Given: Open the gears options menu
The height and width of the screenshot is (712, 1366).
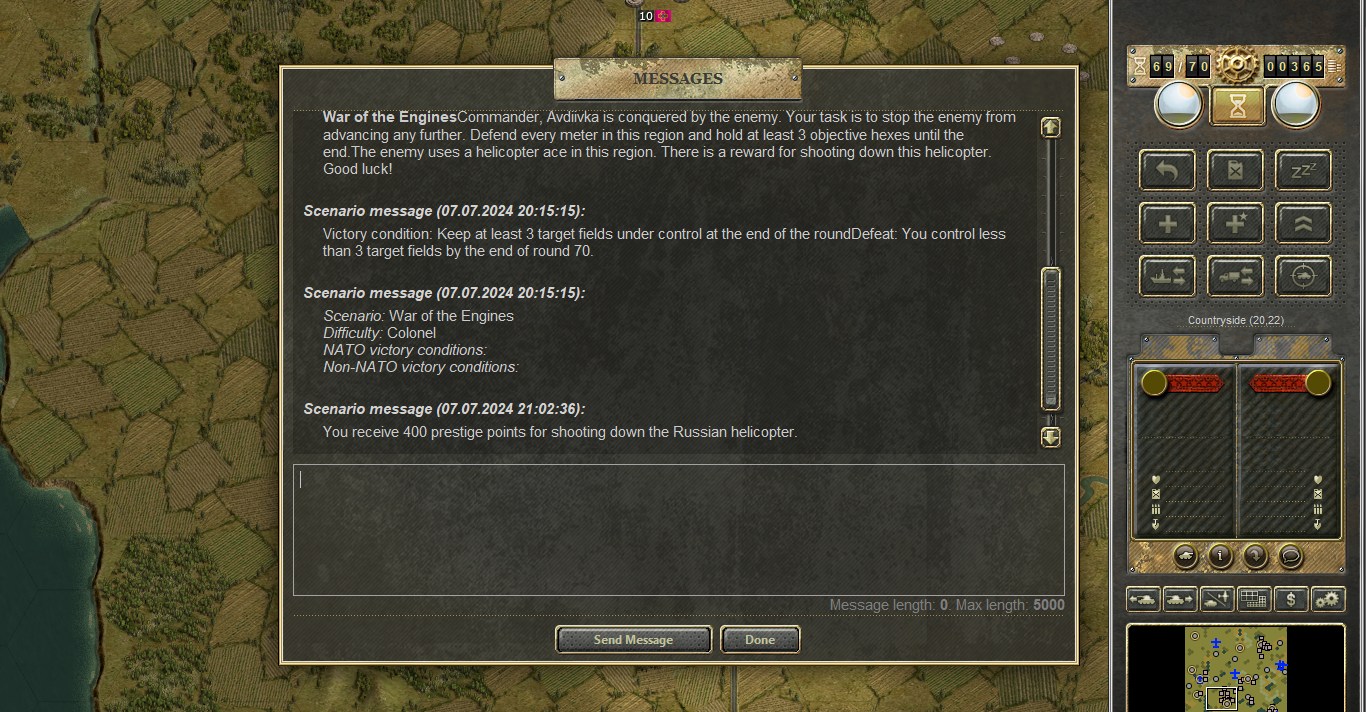Looking at the screenshot, I should tap(1328, 599).
